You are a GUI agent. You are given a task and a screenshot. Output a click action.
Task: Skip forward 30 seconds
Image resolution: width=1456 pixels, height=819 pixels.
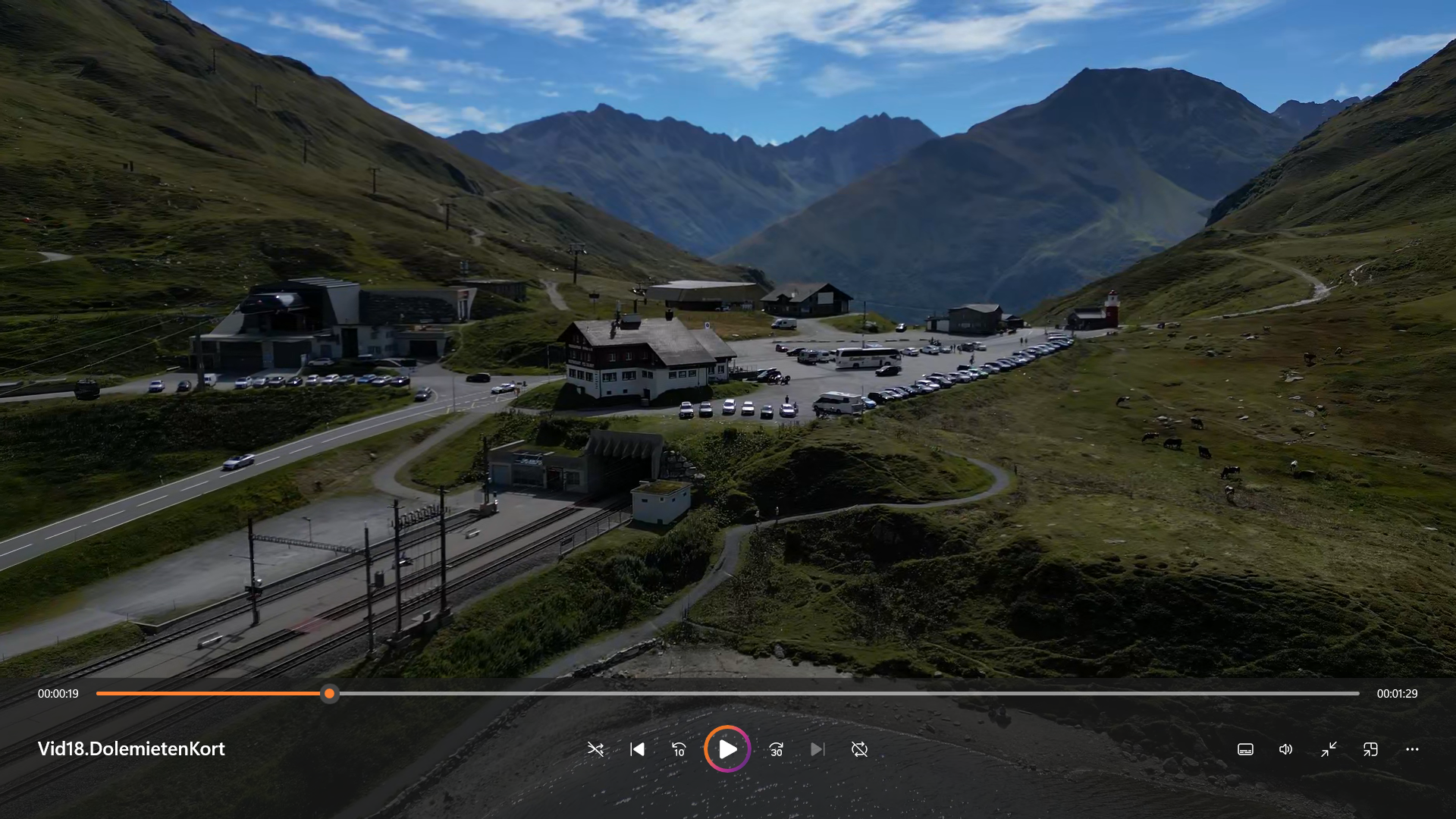[x=776, y=749]
